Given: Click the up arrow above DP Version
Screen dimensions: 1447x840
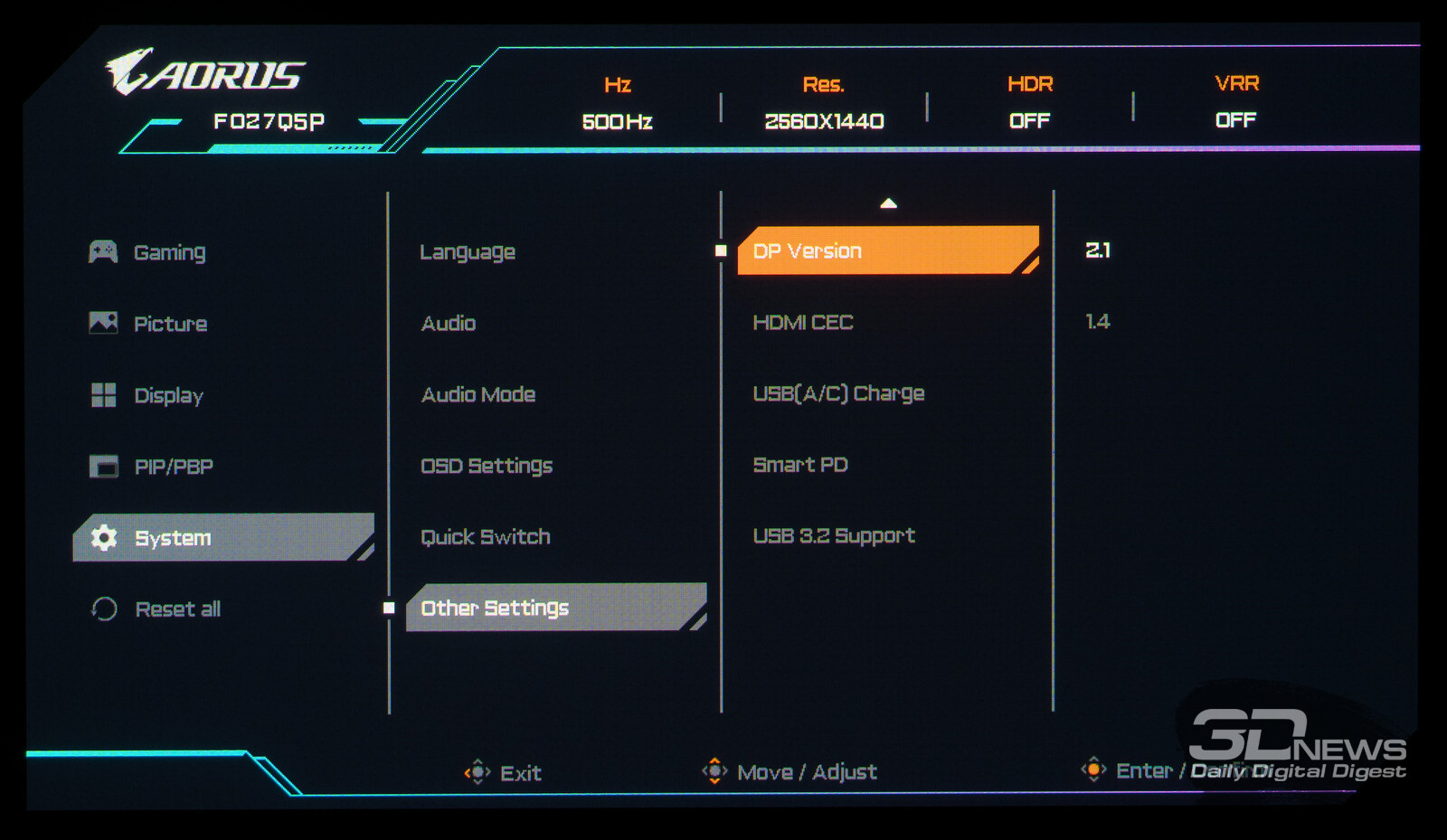Looking at the screenshot, I should click(889, 203).
